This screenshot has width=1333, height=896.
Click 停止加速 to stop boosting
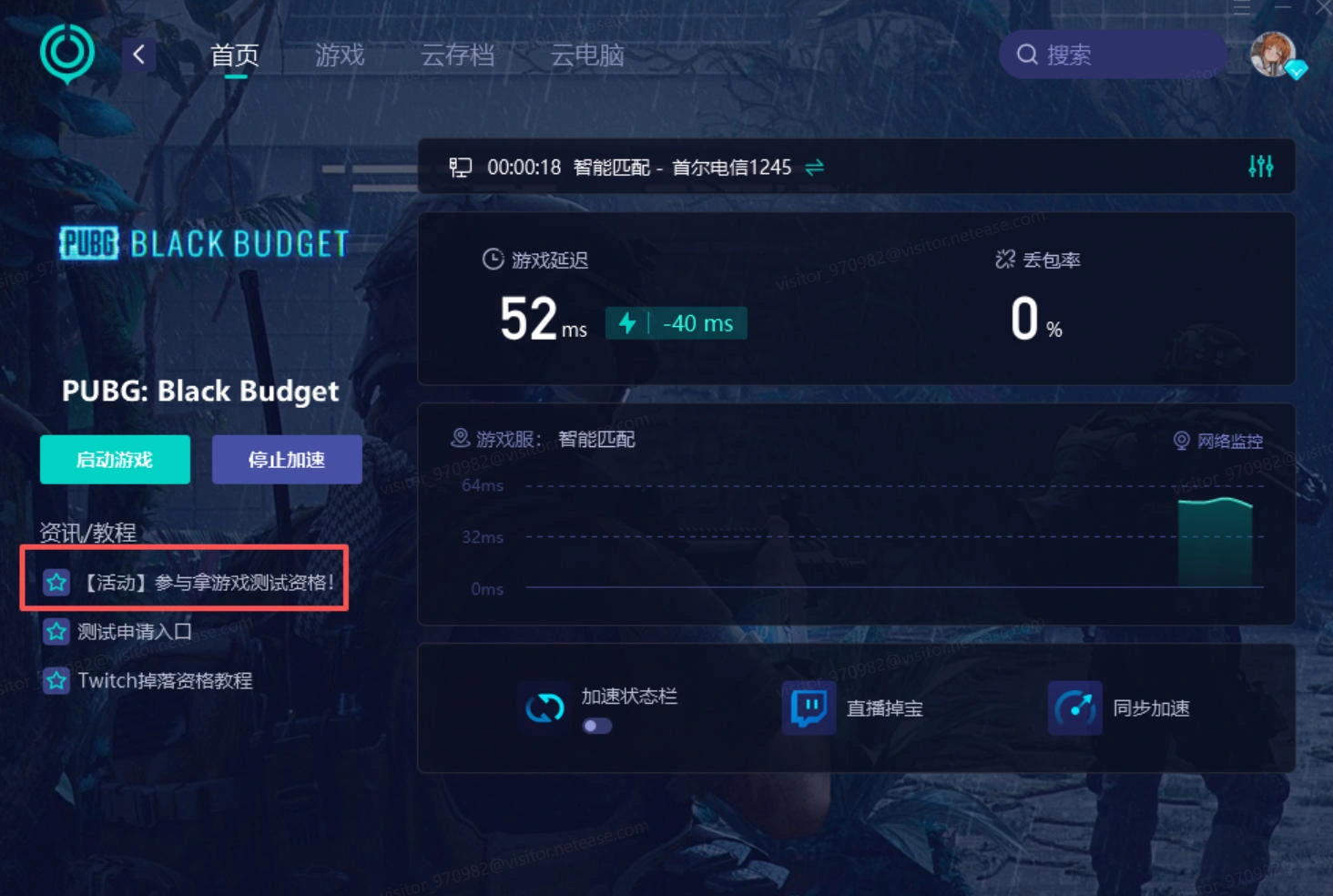coord(287,459)
